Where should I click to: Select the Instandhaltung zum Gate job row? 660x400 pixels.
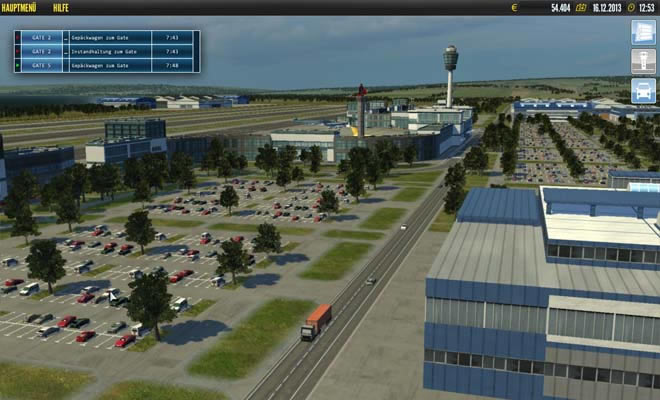106,51
